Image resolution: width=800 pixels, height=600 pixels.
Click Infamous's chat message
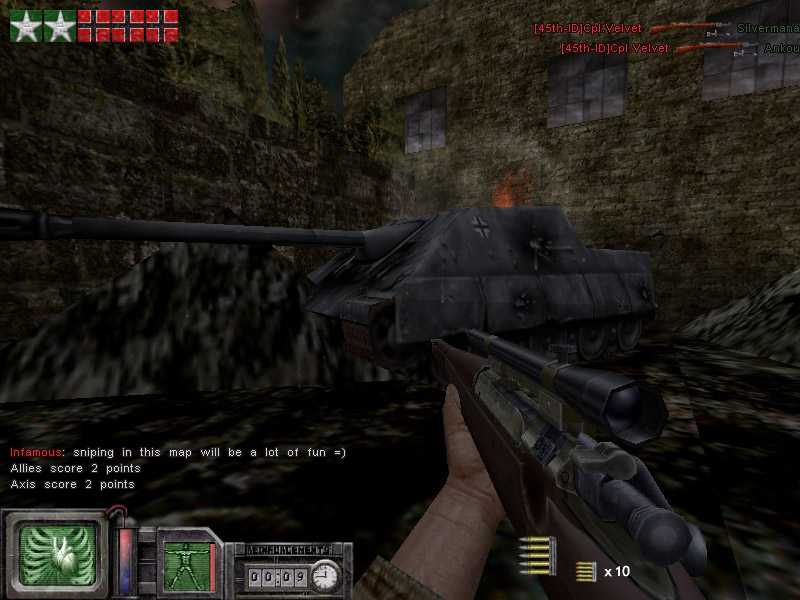click(x=178, y=452)
